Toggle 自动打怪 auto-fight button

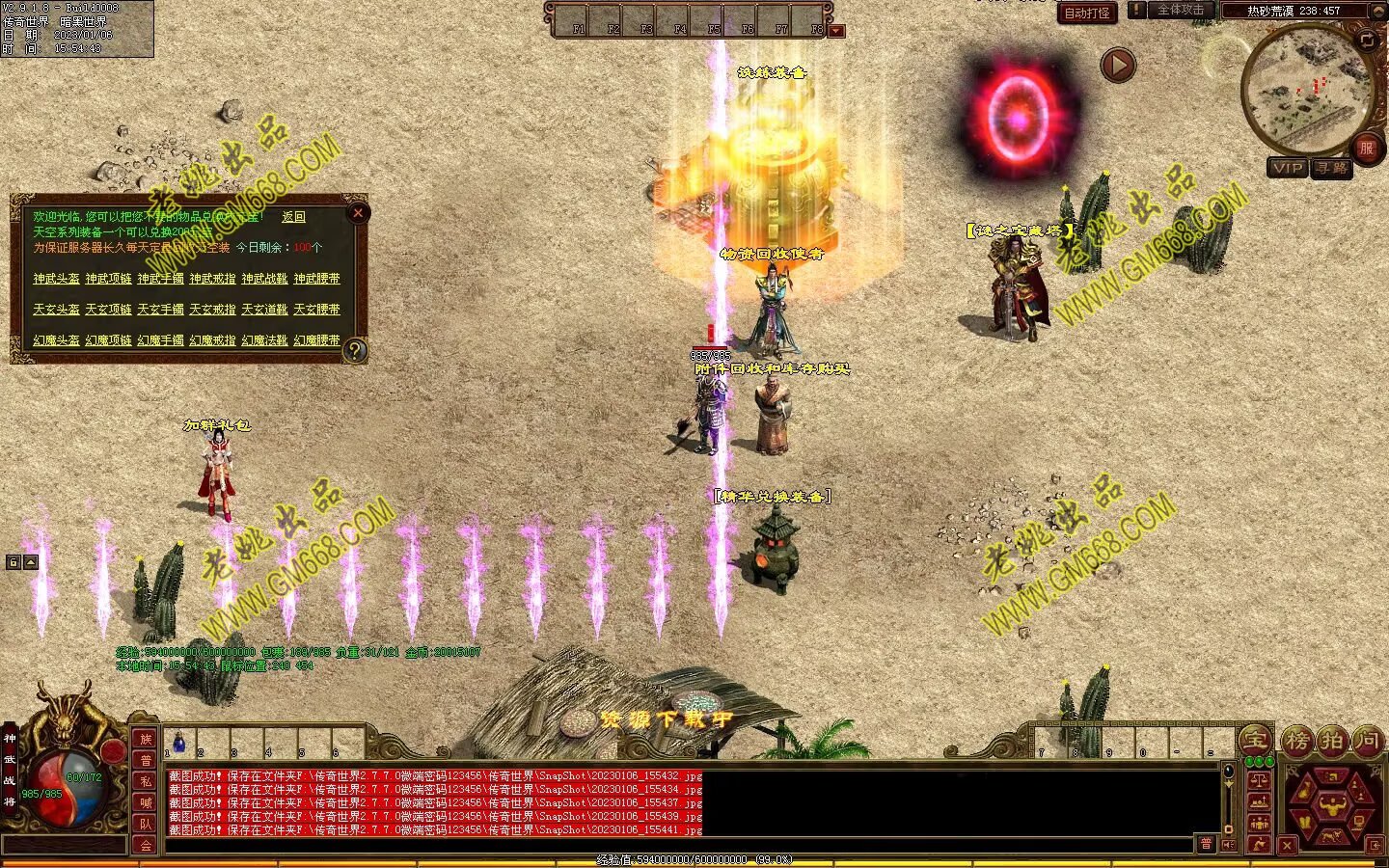(1086, 14)
